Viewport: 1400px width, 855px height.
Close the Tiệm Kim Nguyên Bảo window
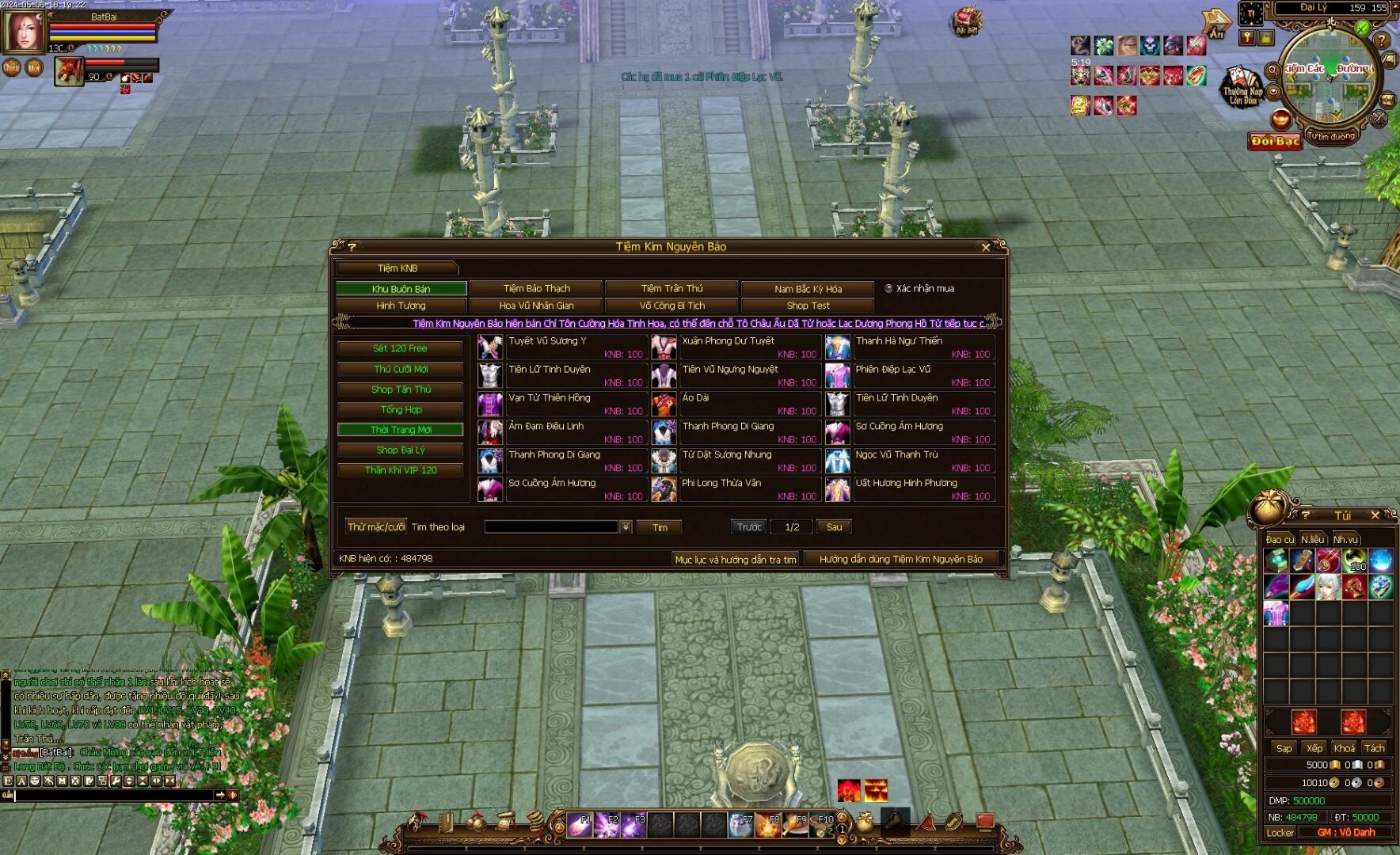(986, 247)
